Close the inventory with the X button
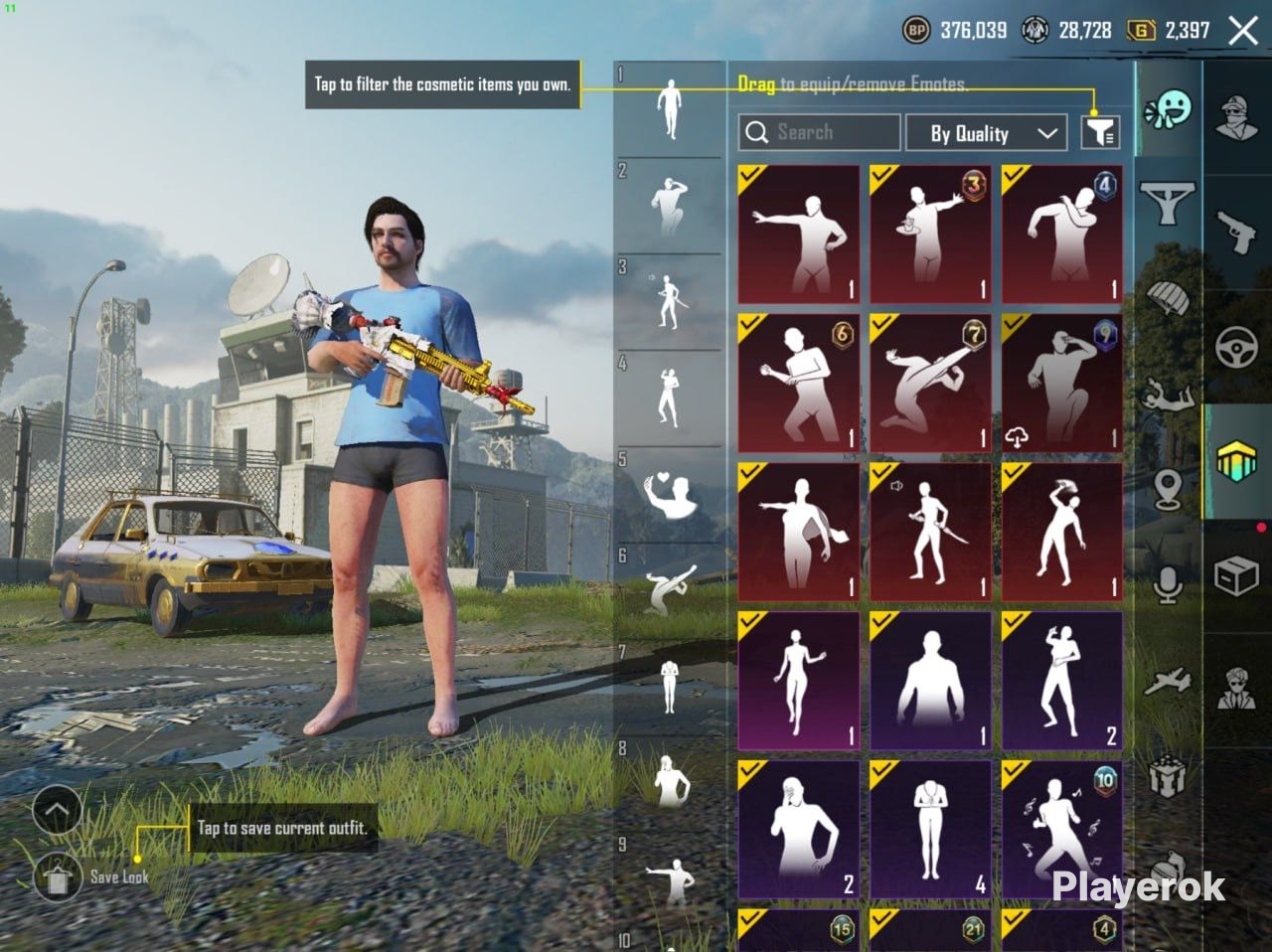The width and height of the screenshot is (1272, 952). (1243, 31)
